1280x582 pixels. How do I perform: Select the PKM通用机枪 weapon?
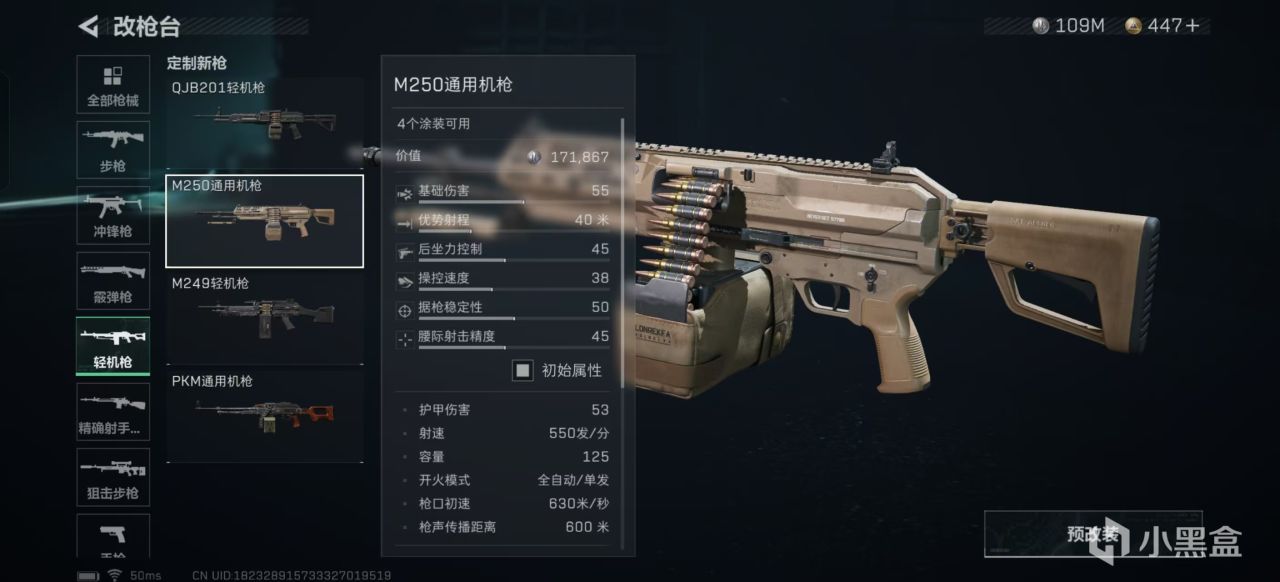pyautogui.click(x=264, y=415)
